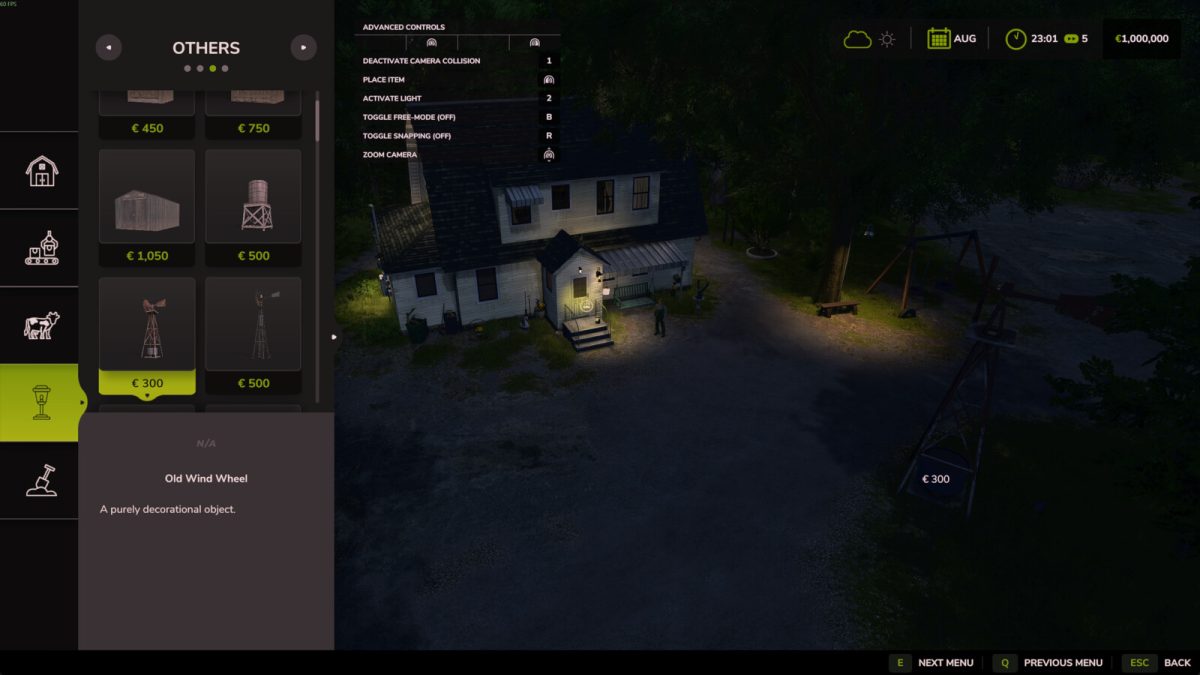Open the landscaping category with the shovel icon

[x=41, y=480]
